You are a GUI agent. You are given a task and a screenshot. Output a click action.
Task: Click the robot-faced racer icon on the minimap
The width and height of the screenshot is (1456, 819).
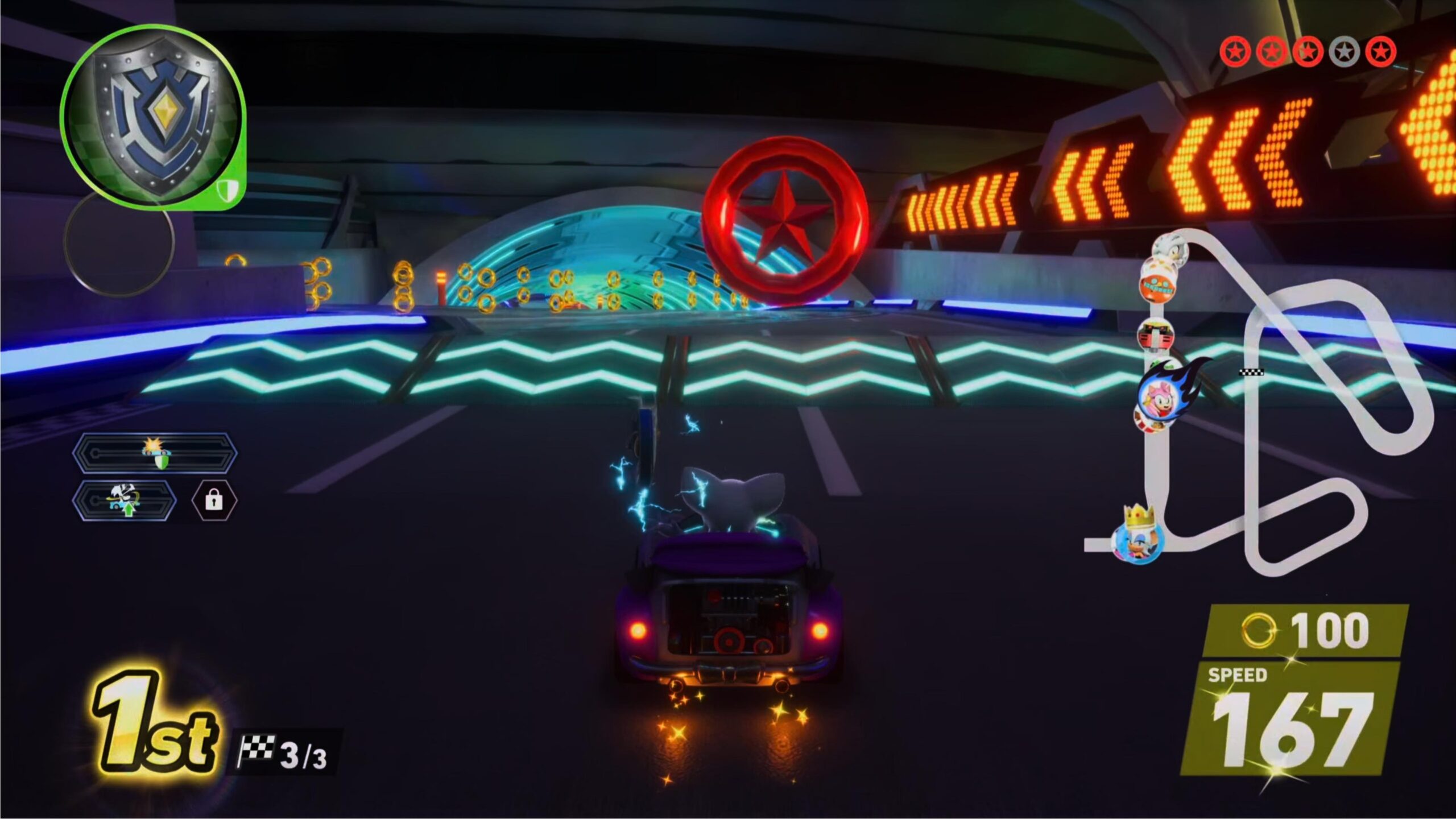tap(1155, 333)
